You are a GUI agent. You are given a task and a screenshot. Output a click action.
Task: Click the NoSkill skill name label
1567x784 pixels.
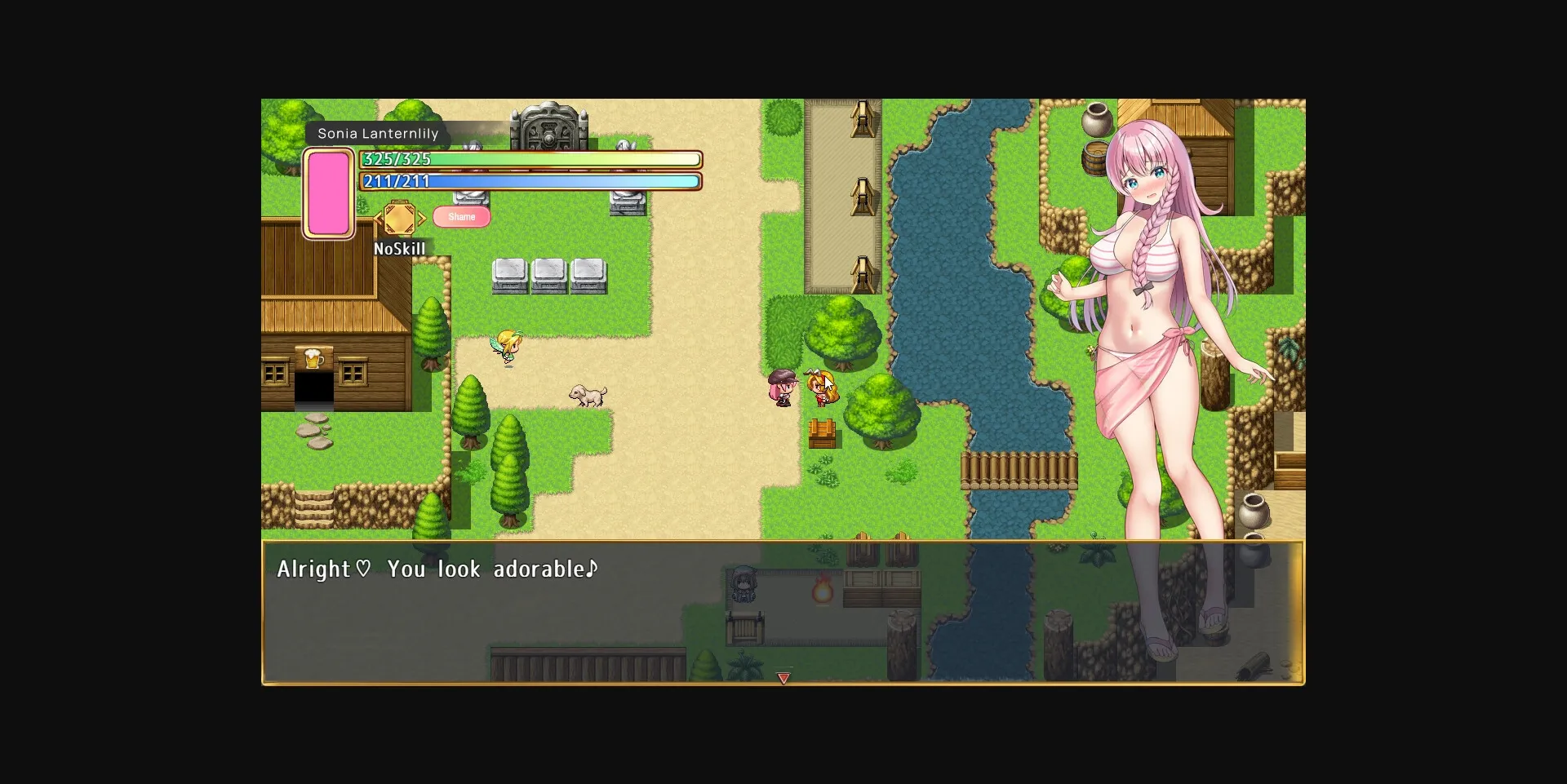tap(400, 249)
